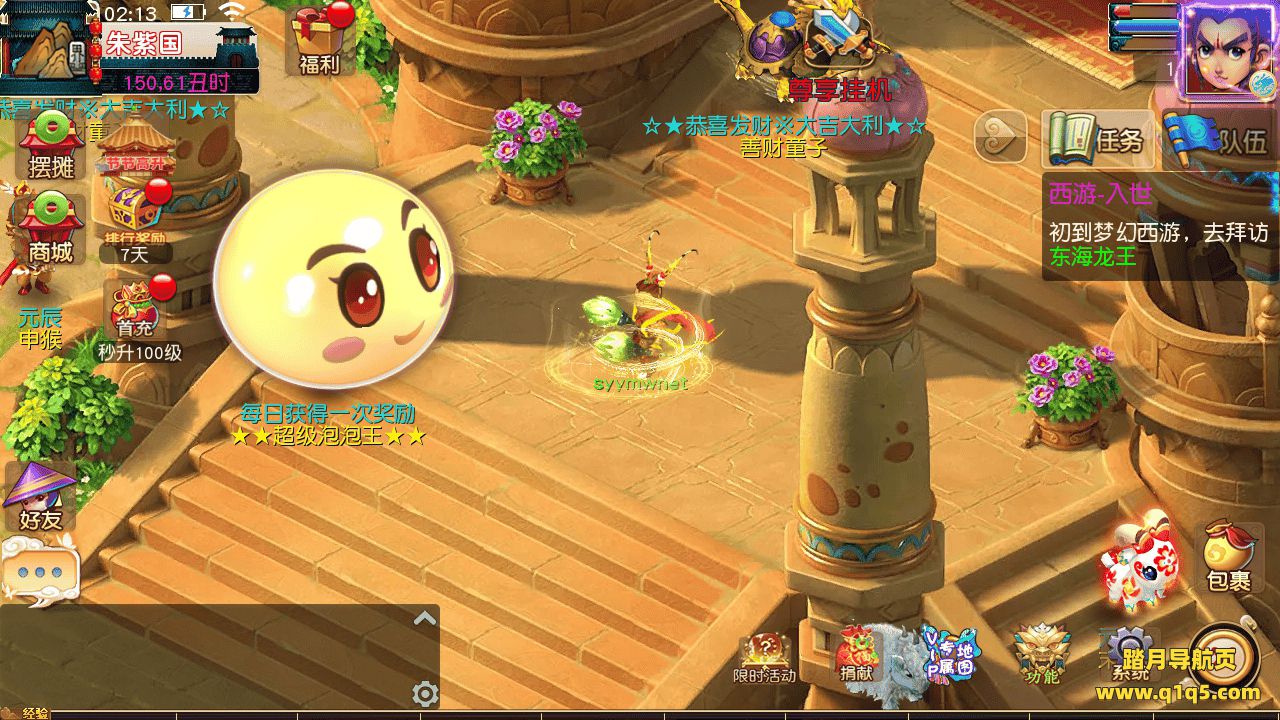Image resolution: width=1280 pixels, height=720 pixels.
Task: Open chat settings gear
Action: point(425,693)
